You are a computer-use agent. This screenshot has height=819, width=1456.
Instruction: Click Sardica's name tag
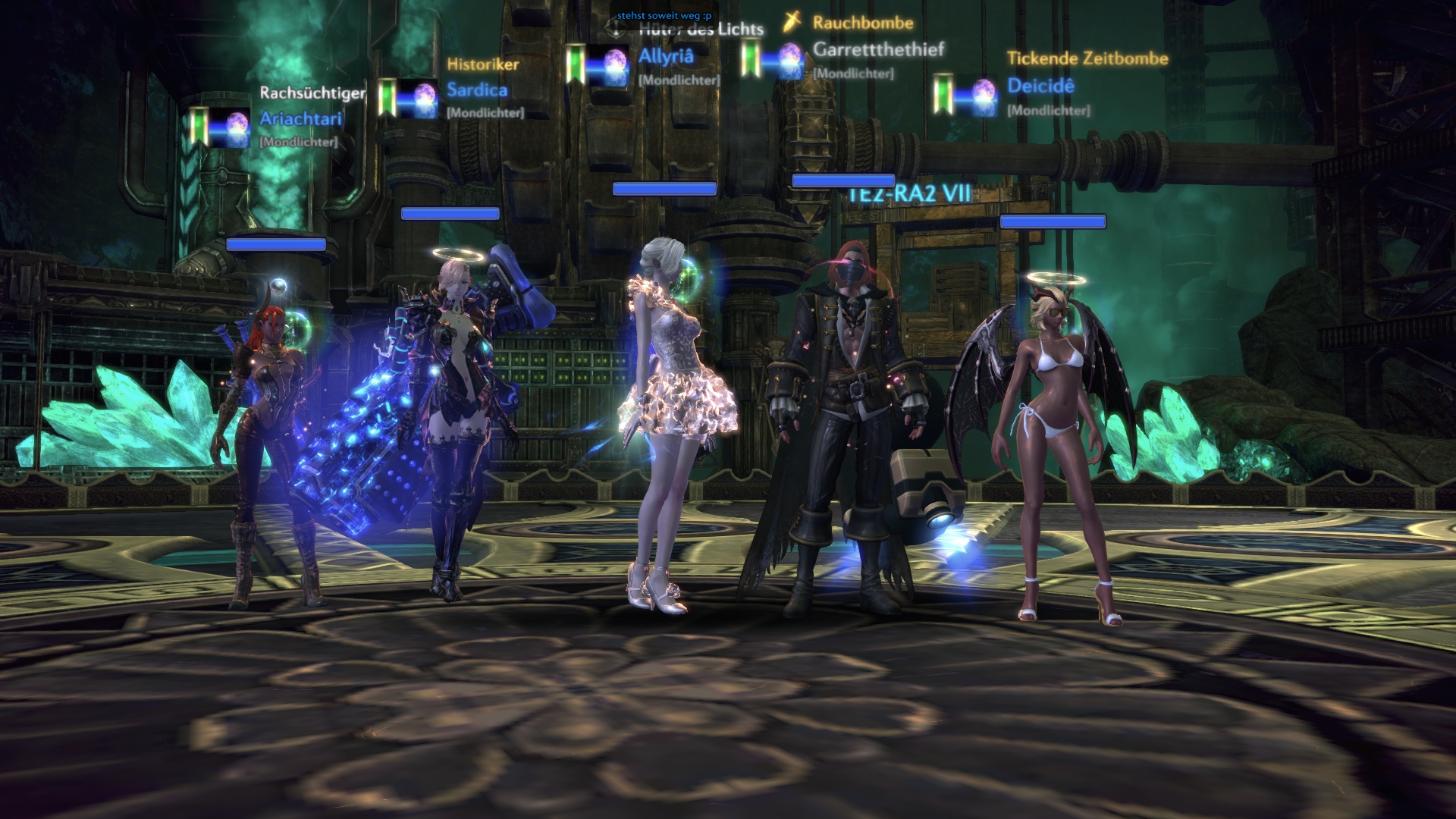click(x=477, y=90)
